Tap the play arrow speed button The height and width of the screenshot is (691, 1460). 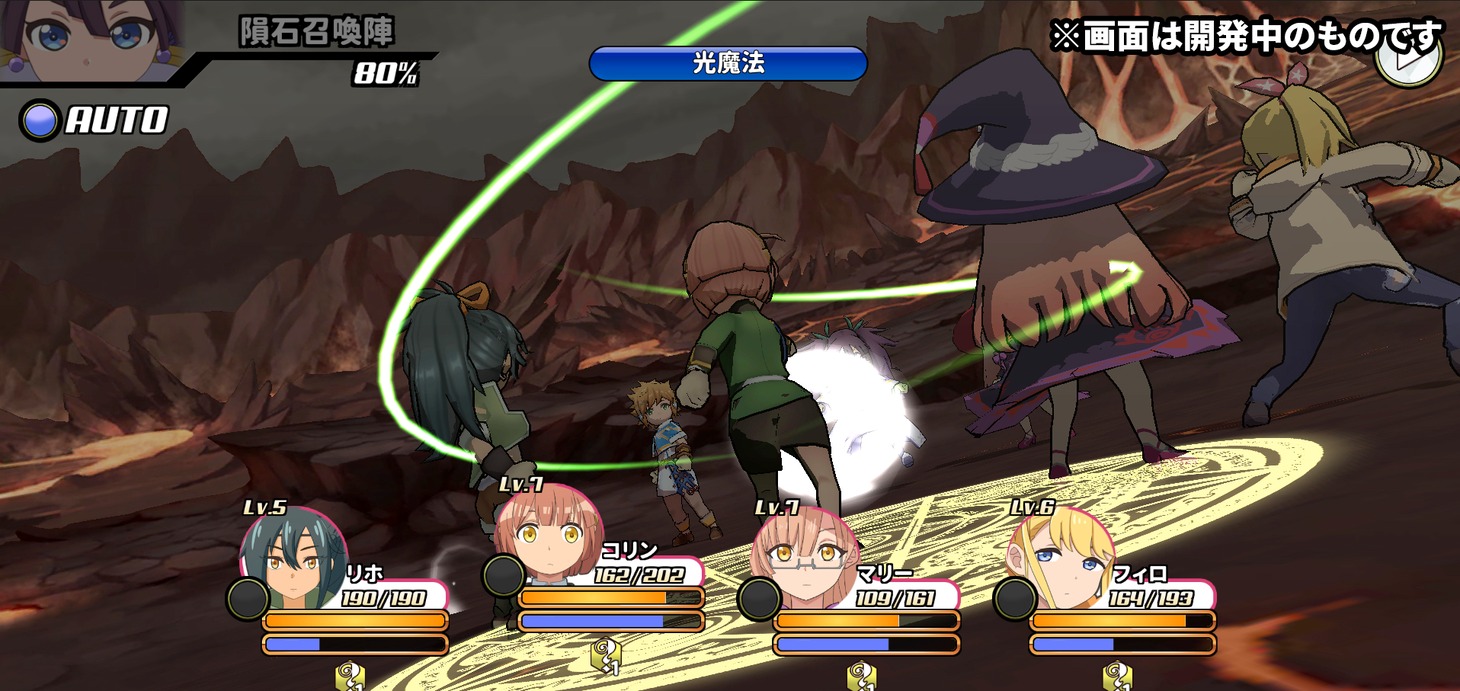click(x=1408, y=58)
